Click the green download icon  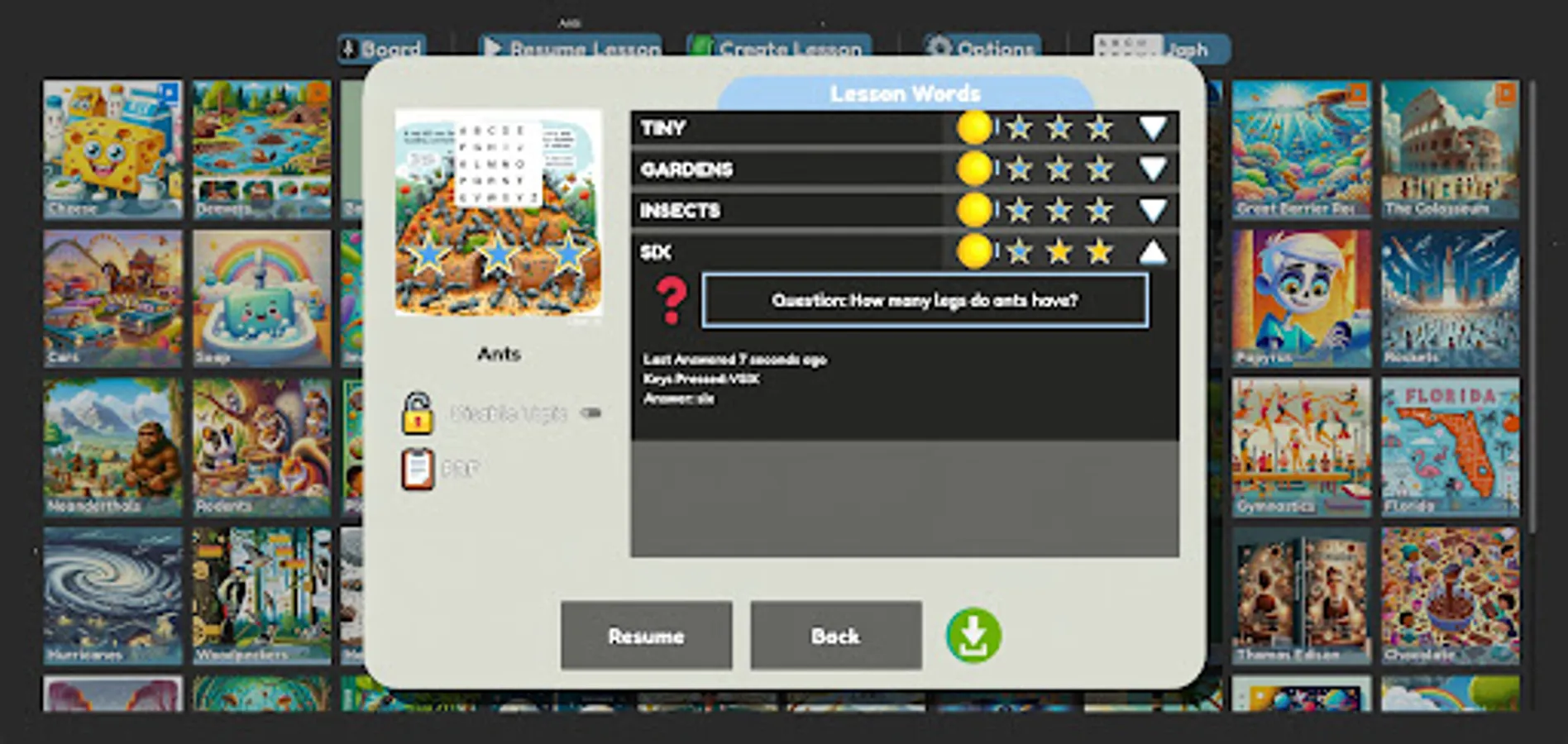tap(973, 635)
